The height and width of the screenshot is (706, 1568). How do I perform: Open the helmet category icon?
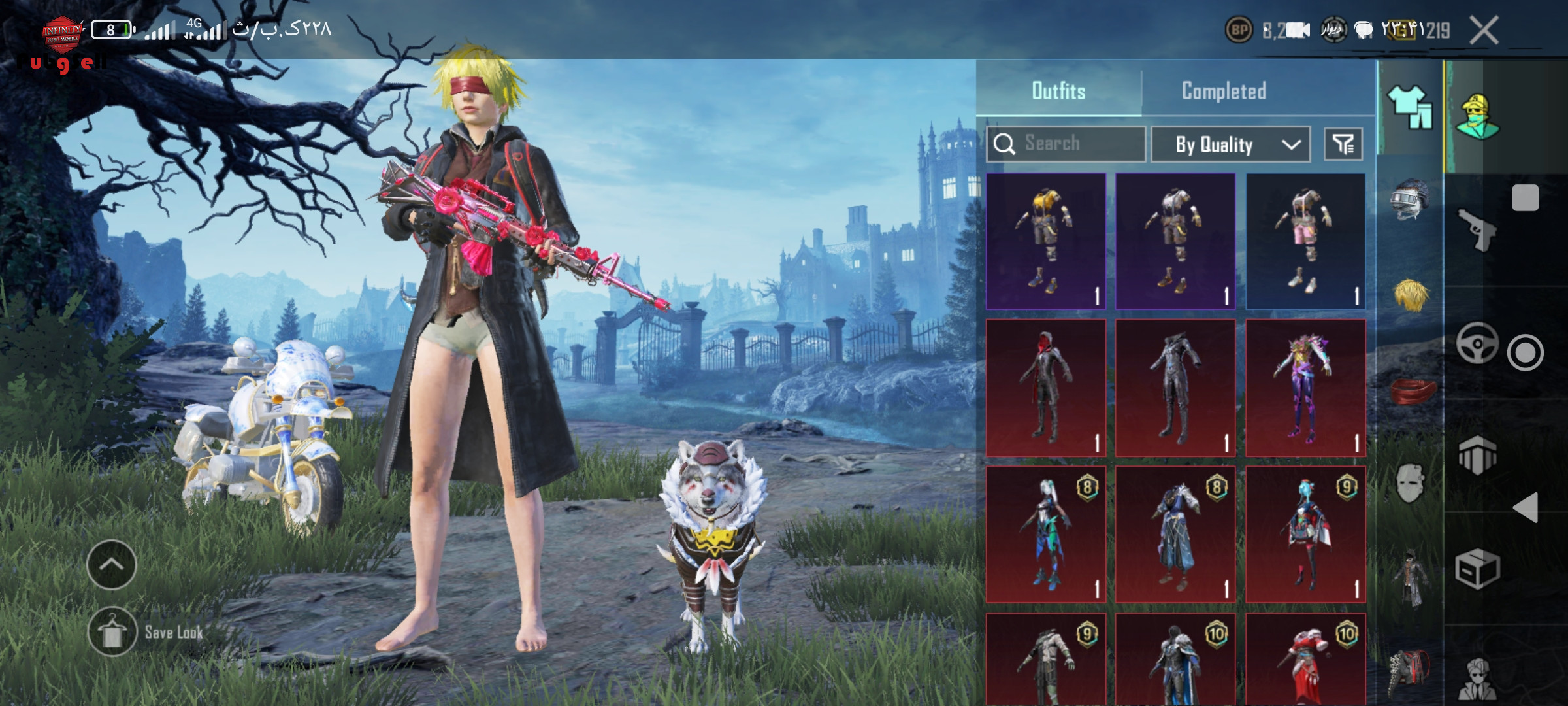[x=1410, y=198]
